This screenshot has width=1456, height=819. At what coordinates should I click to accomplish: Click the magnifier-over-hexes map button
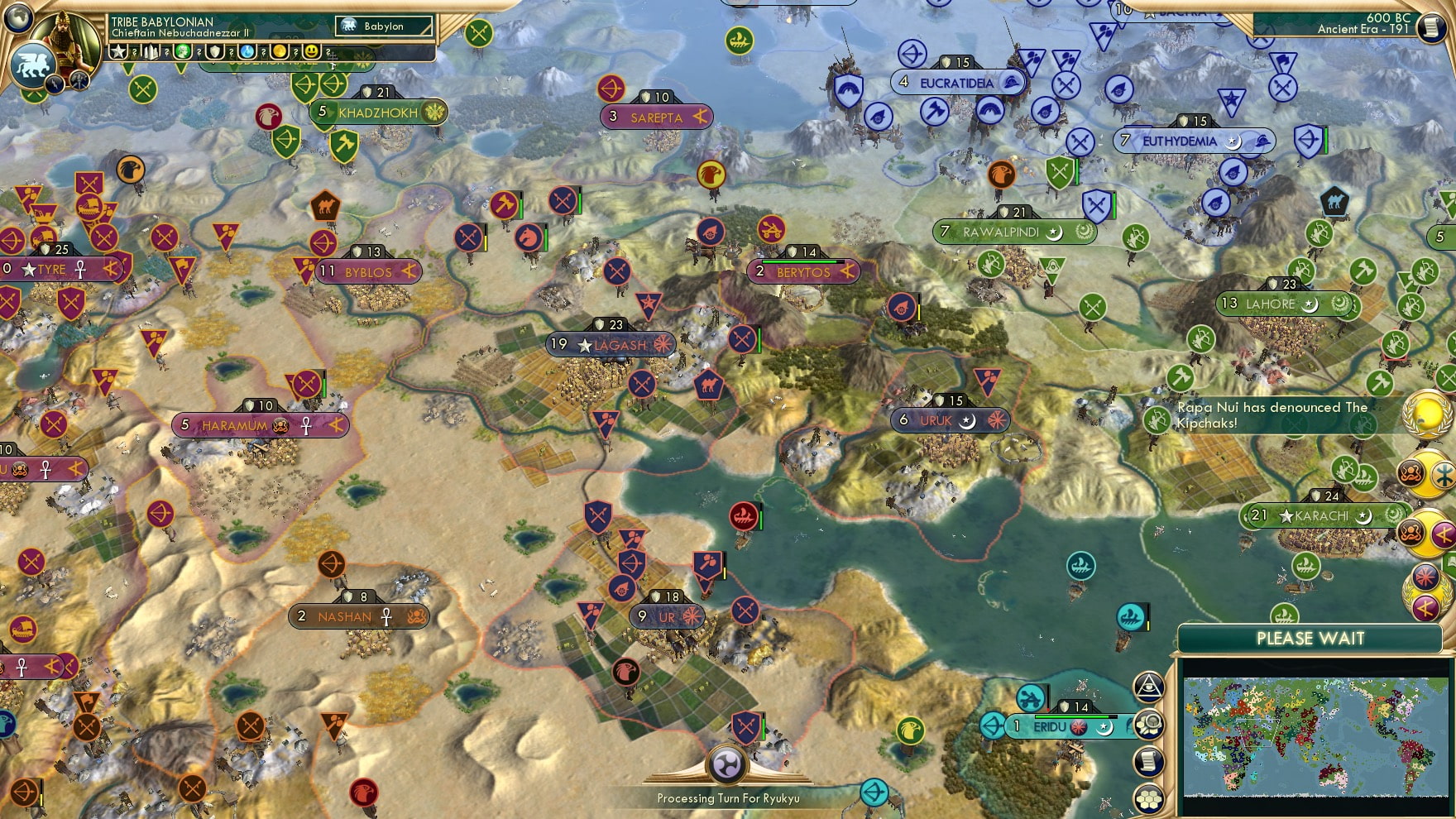coord(1149,724)
